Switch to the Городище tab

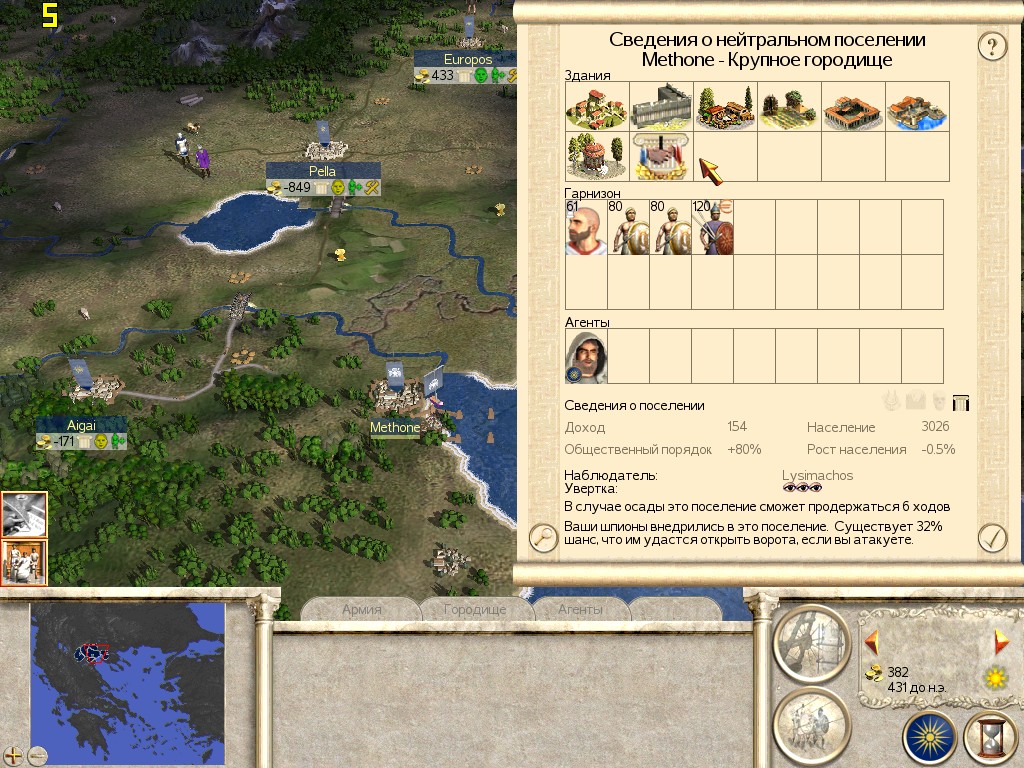(474, 609)
